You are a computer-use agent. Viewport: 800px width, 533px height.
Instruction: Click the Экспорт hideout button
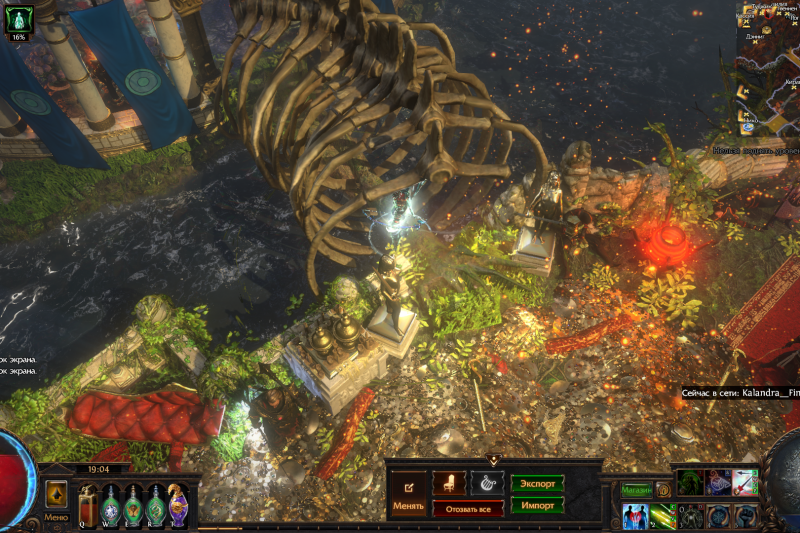tap(537, 483)
